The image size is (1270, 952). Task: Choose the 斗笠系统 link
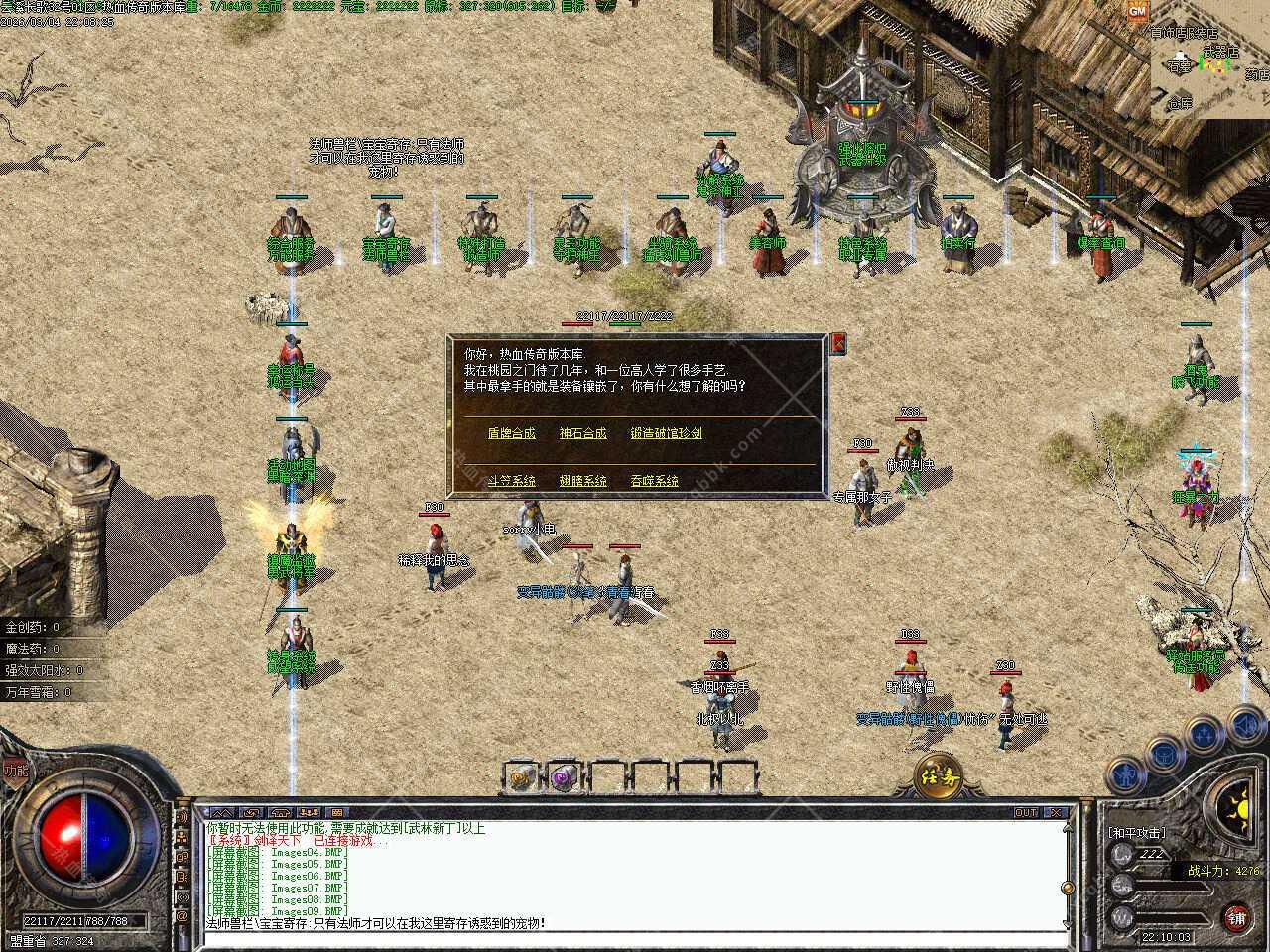(x=511, y=481)
